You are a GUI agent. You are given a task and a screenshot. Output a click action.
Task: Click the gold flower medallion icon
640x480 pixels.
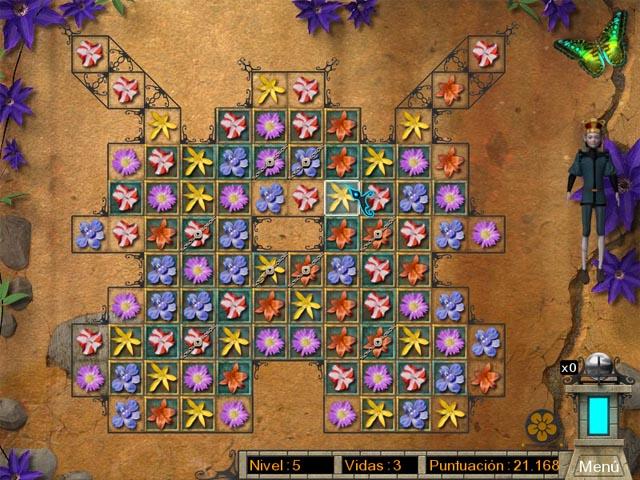point(541,426)
